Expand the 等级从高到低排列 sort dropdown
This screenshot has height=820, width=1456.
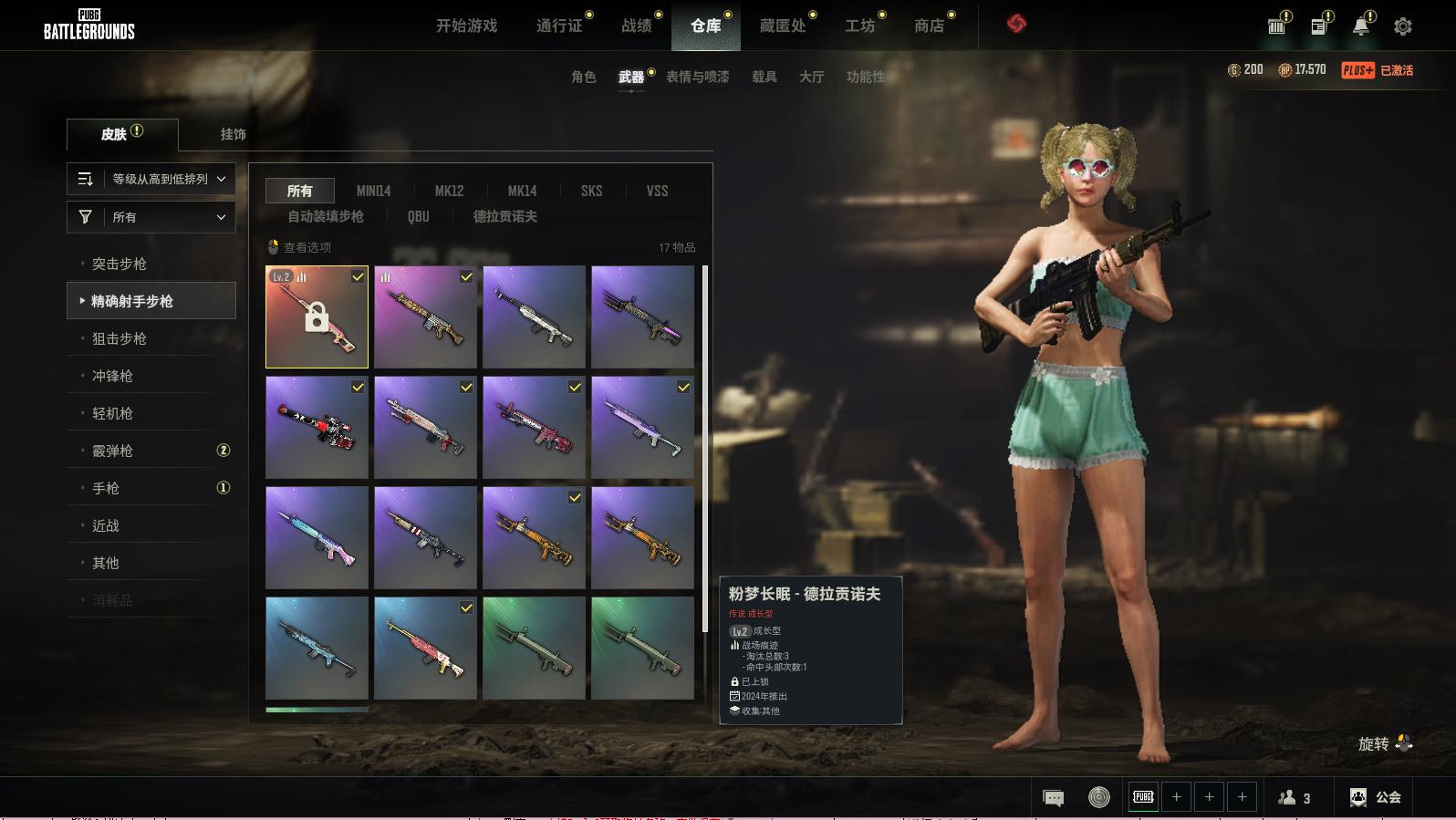[151, 179]
